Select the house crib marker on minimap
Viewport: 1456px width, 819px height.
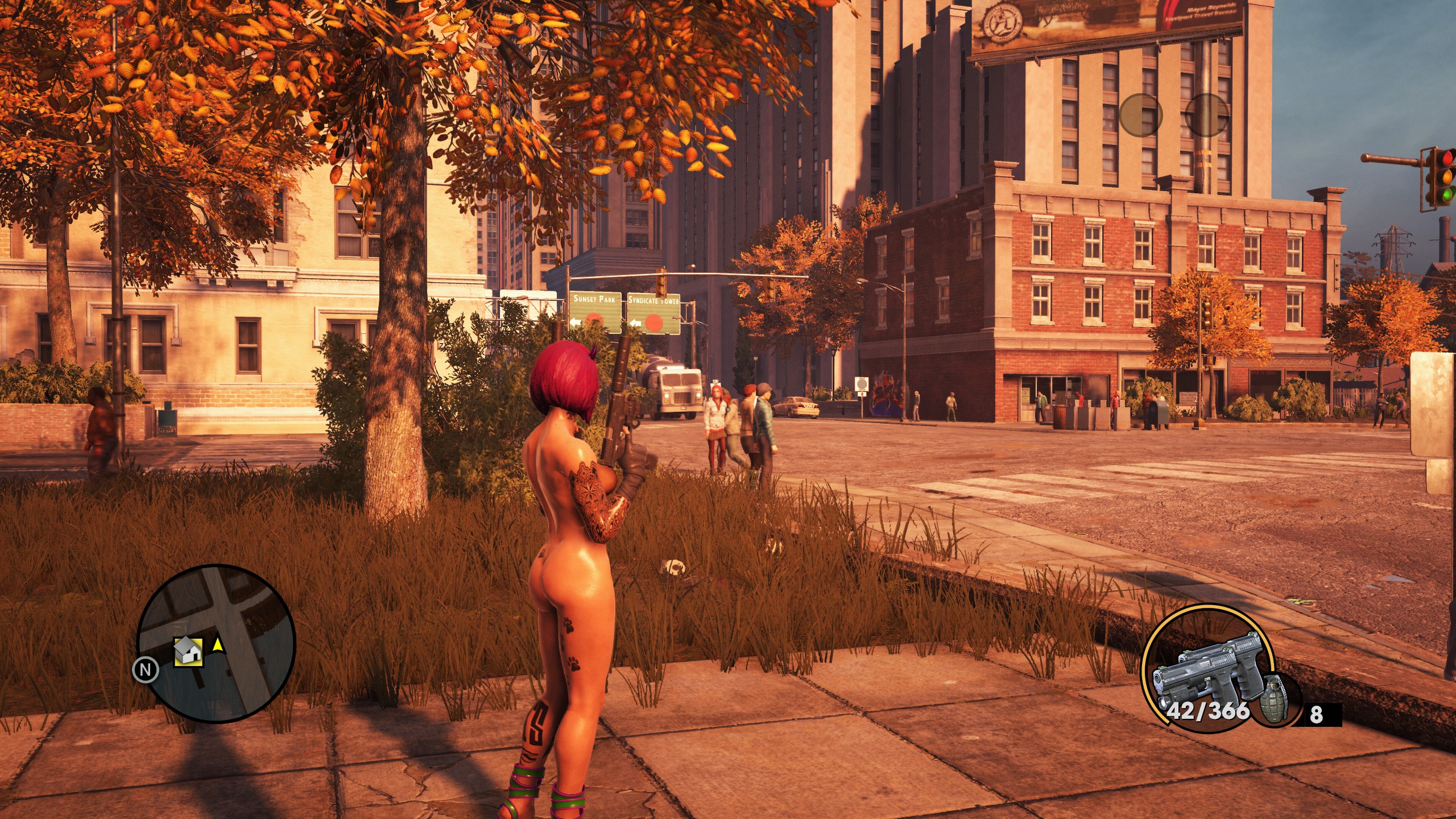coord(188,651)
